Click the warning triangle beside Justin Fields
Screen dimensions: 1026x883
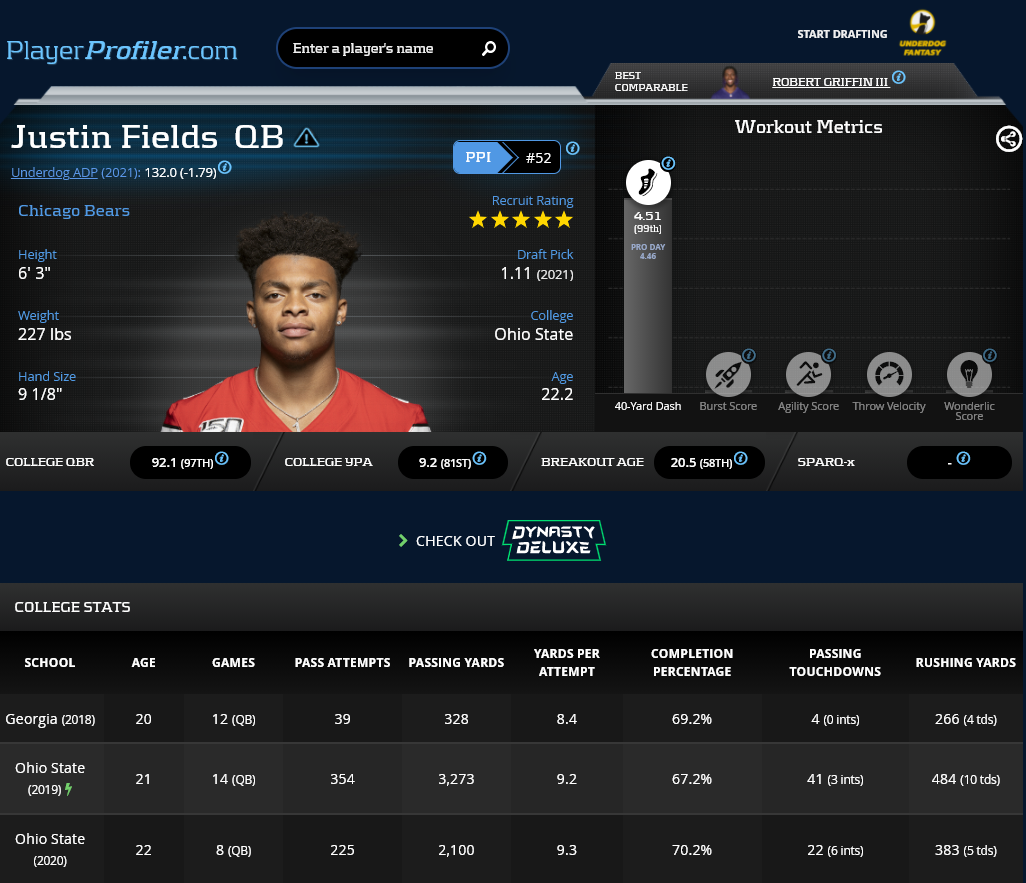[307, 138]
